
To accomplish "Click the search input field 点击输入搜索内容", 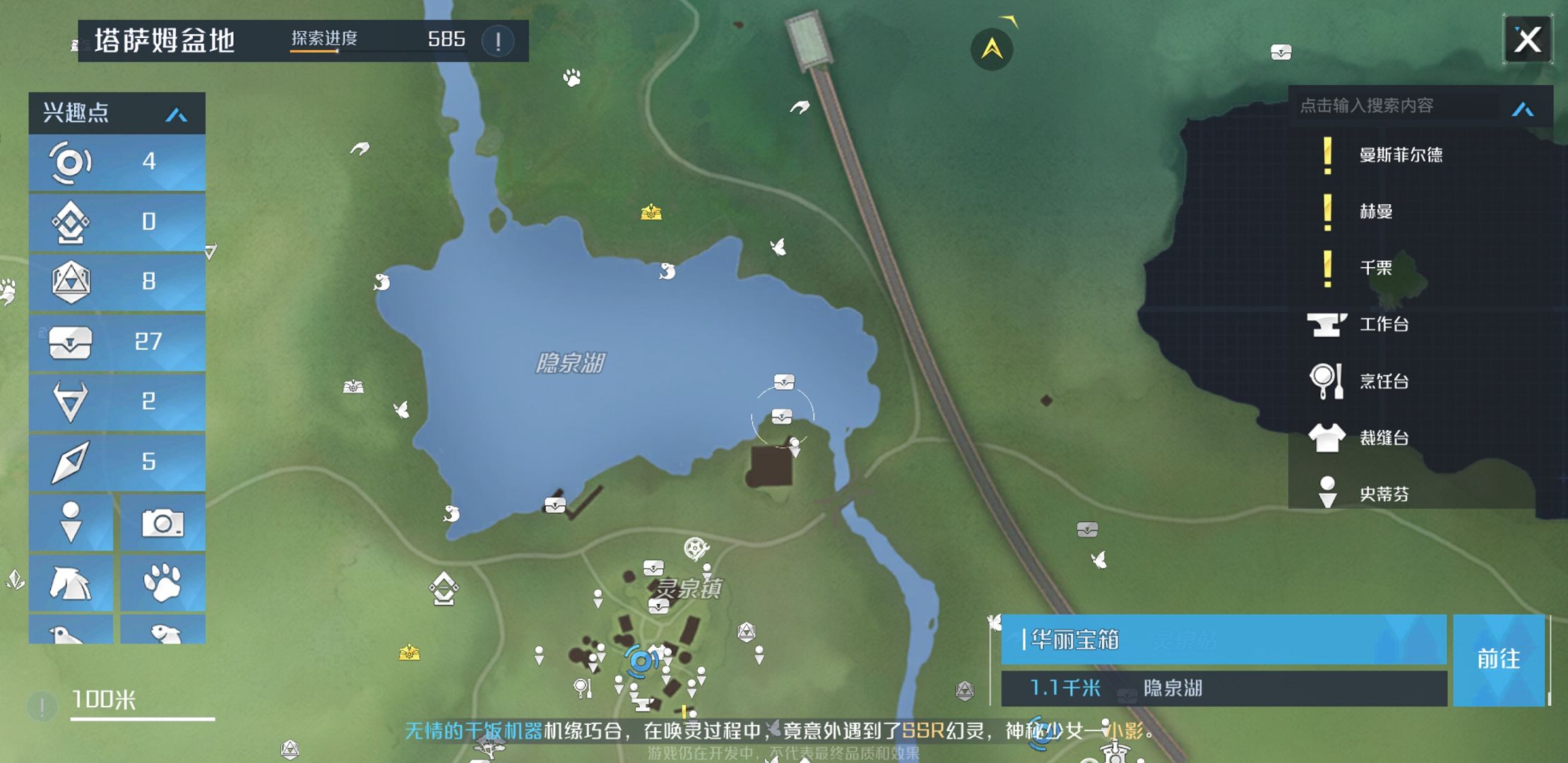I will tap(1395, 106).
